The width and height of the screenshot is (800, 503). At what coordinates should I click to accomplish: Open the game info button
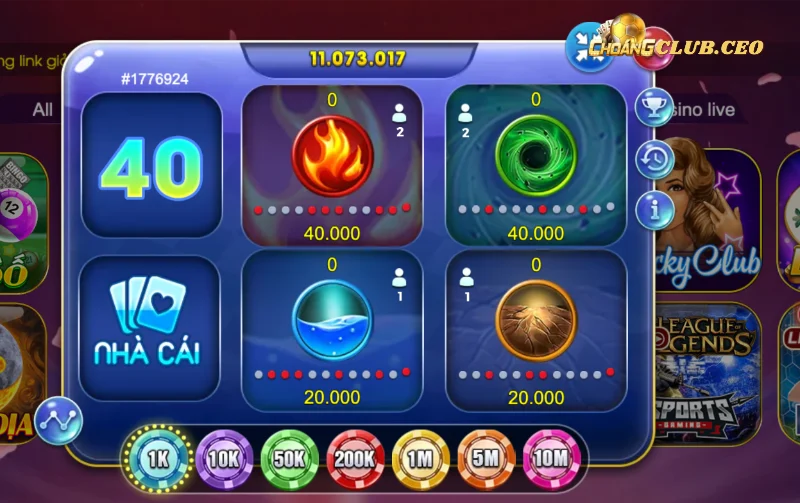[x=654, y=210]
